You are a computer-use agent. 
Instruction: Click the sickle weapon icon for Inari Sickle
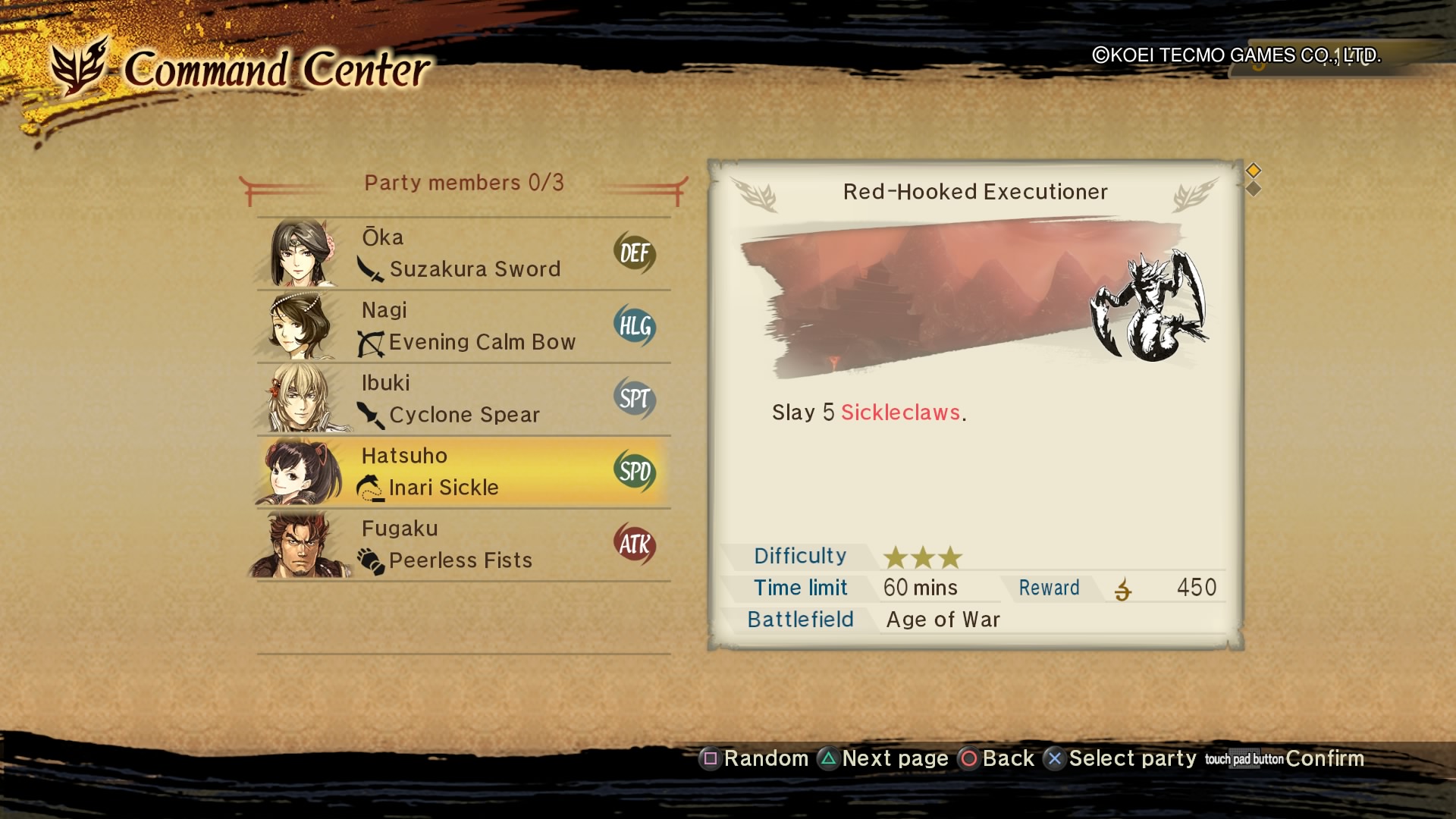[369, 488]
